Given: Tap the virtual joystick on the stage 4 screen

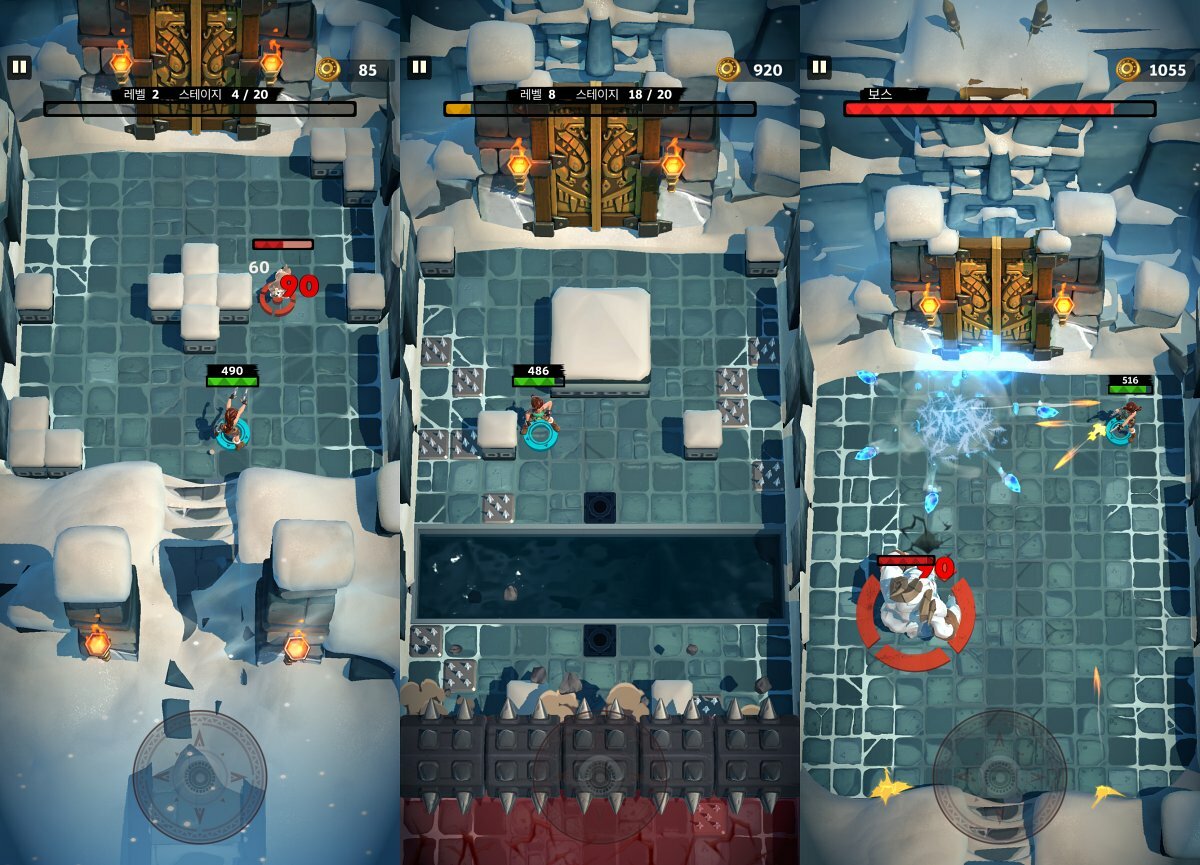Looking at the screenshot, I should click(x=200, y=777).
